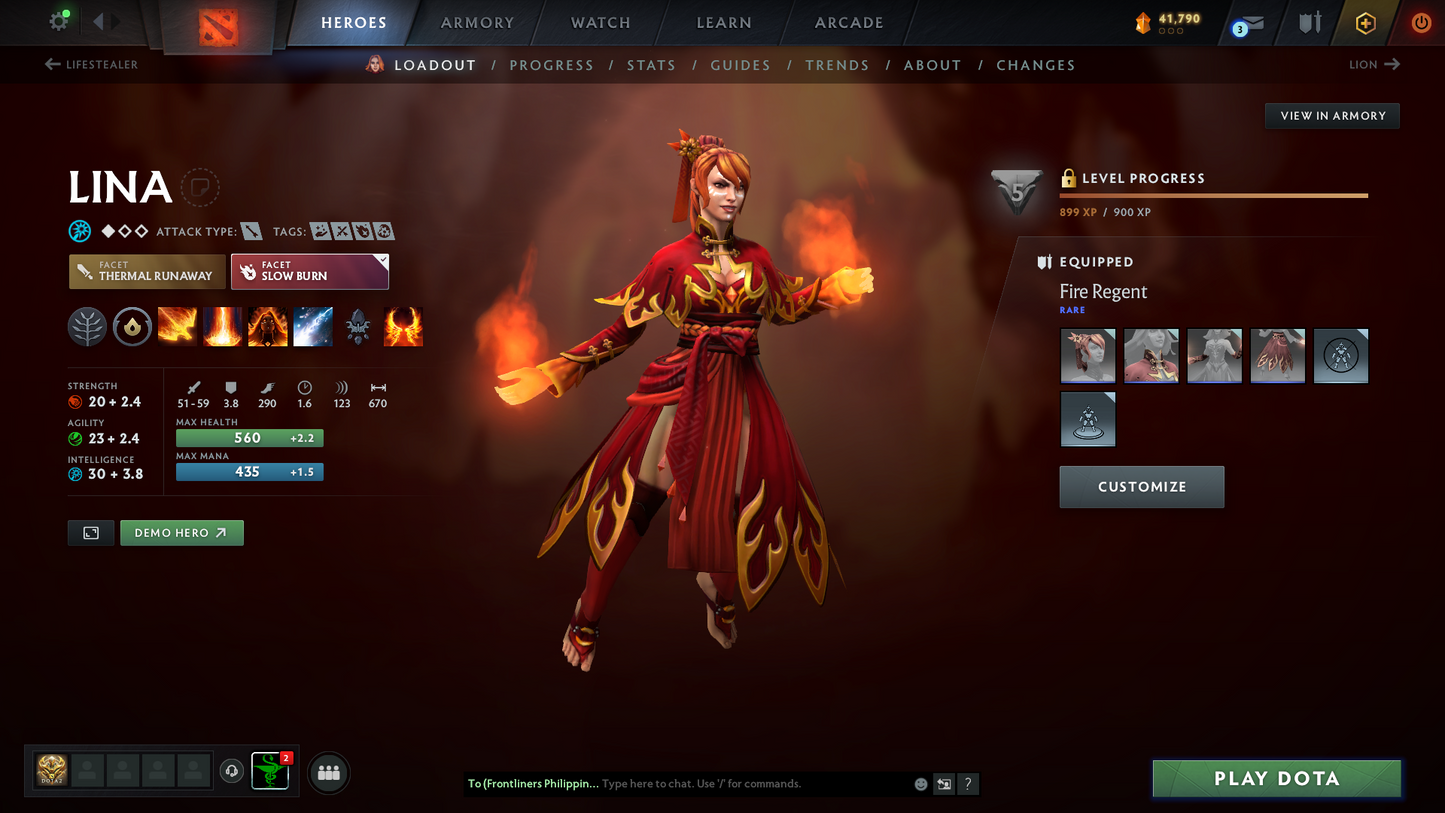Switch to the ARMORY tab
The width and height of the screenshot is (1445, 813).
tap(476, 22)
